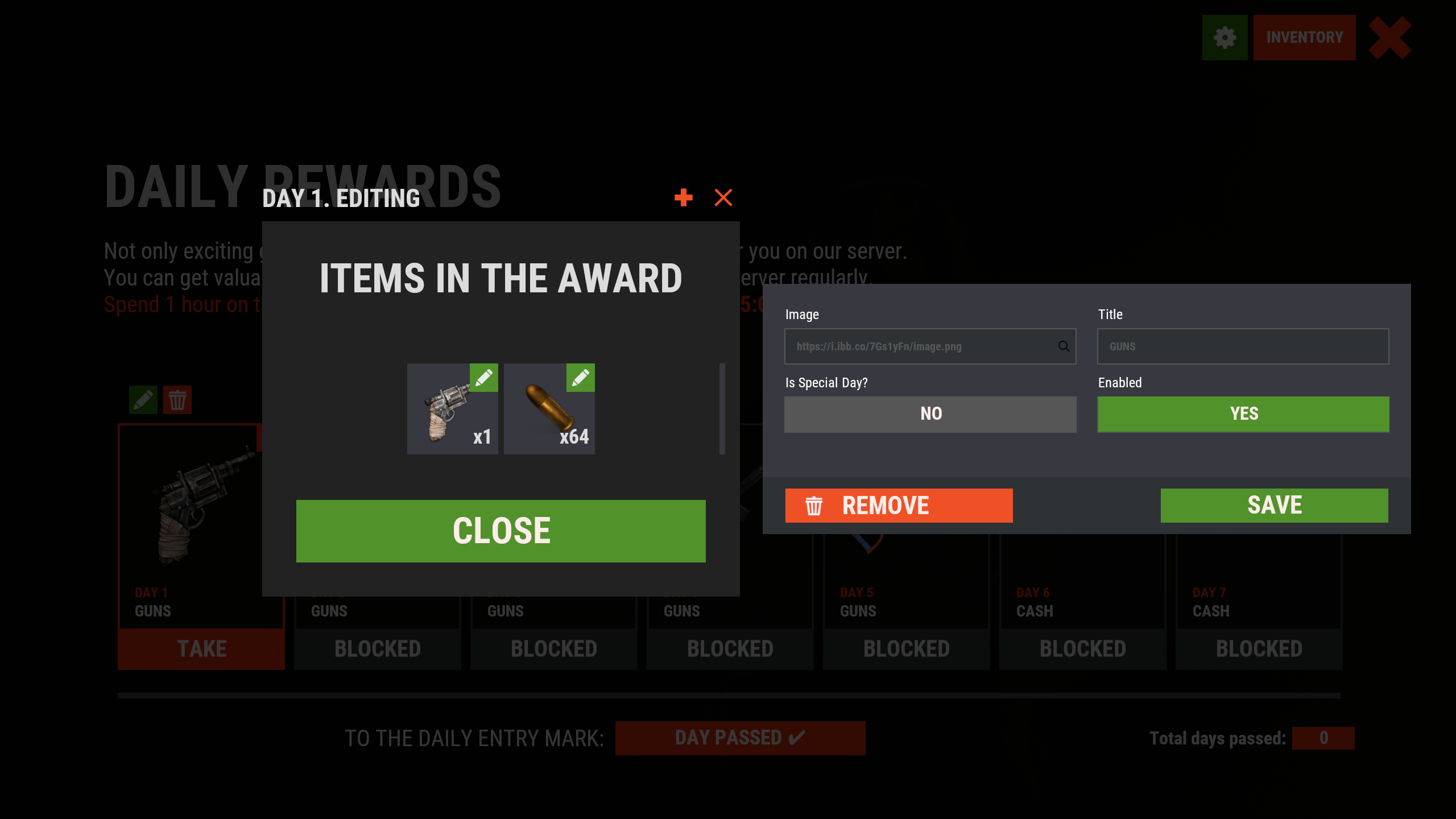
Task: Click the trash icon inside the REMOVE button
Action: [814, 505]
